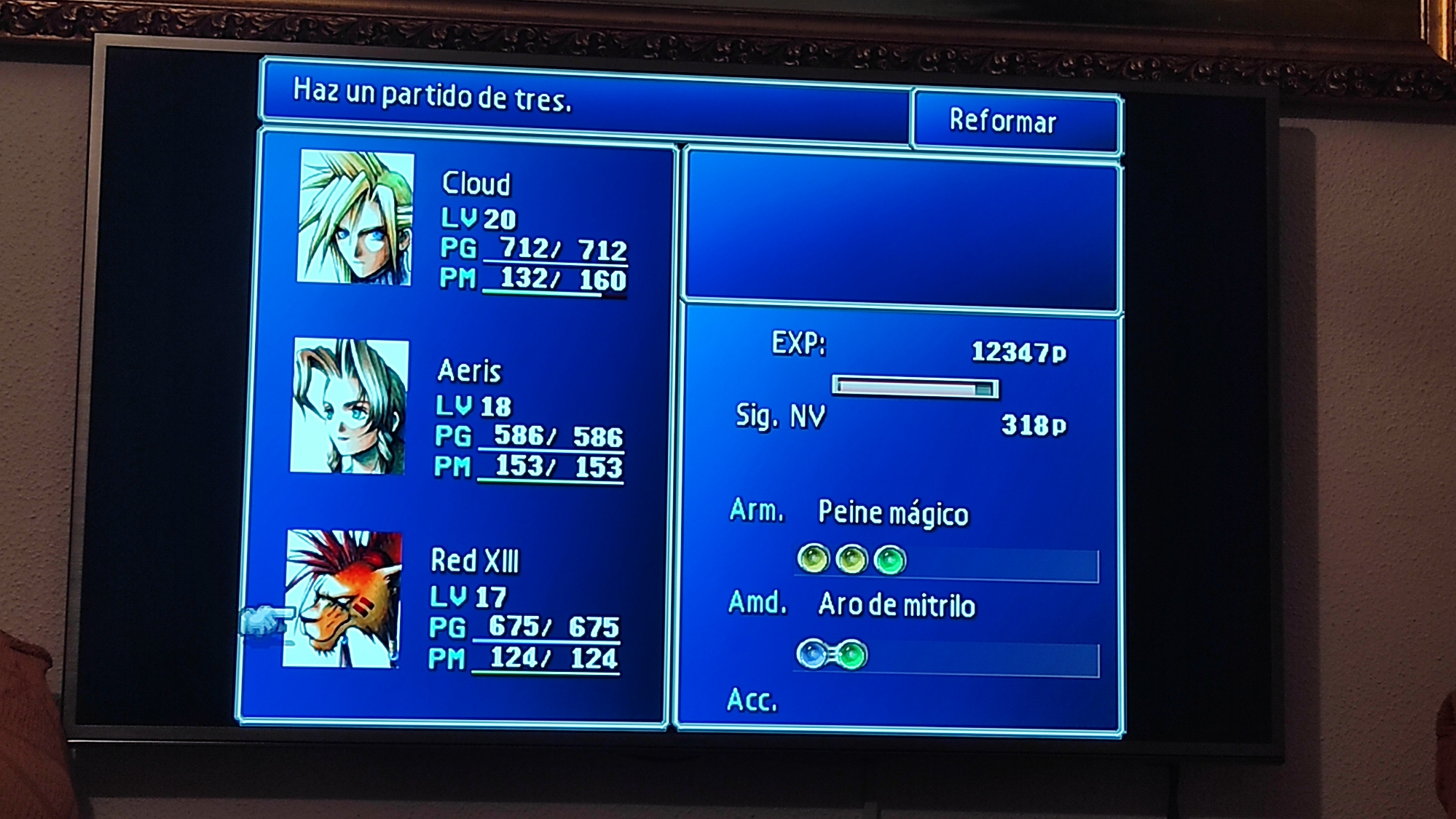Select the Aro de mitrilo armor entry
Screen dimensions: 1456x819
(x=896, y=605)
